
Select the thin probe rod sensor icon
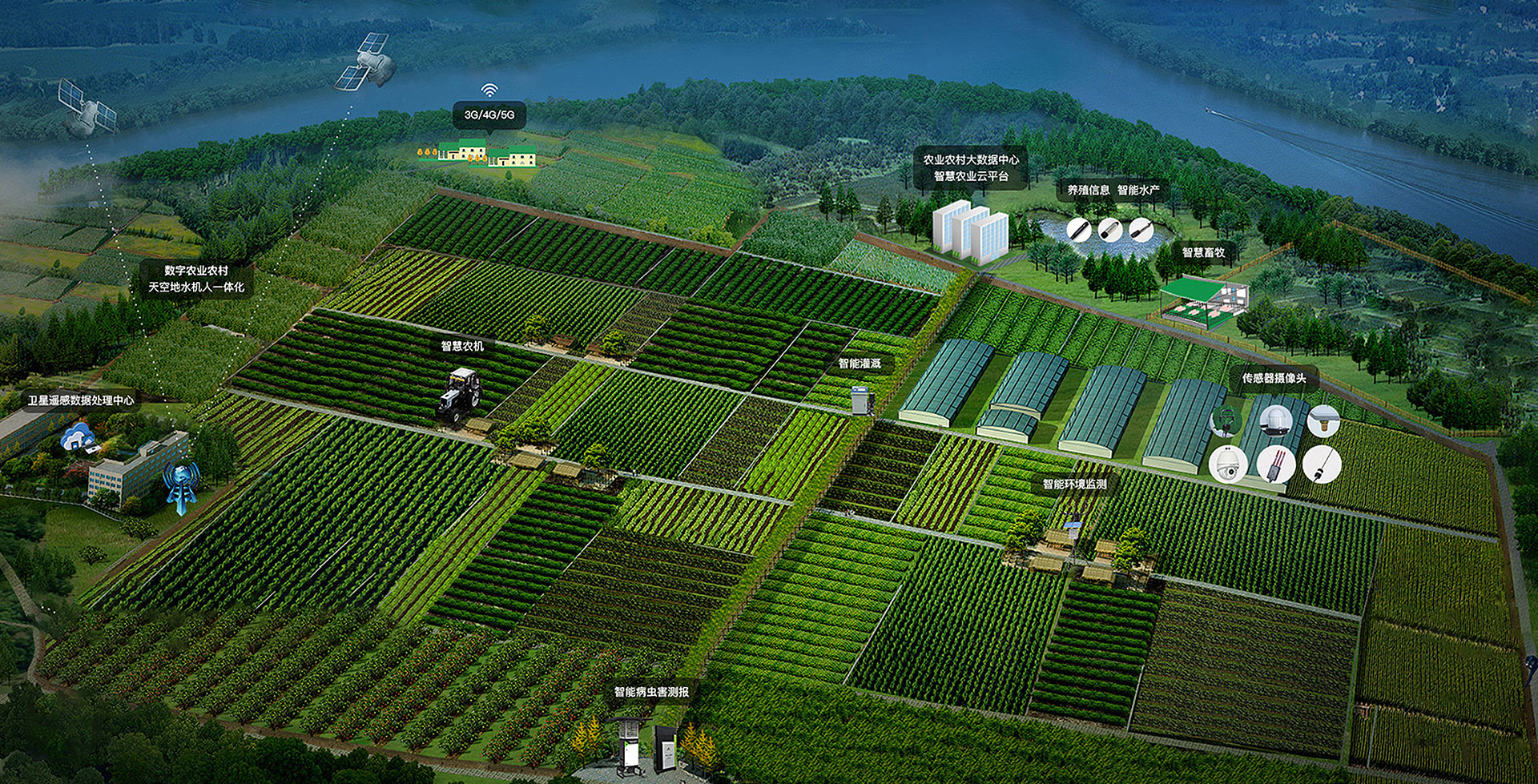[1322, 464]
